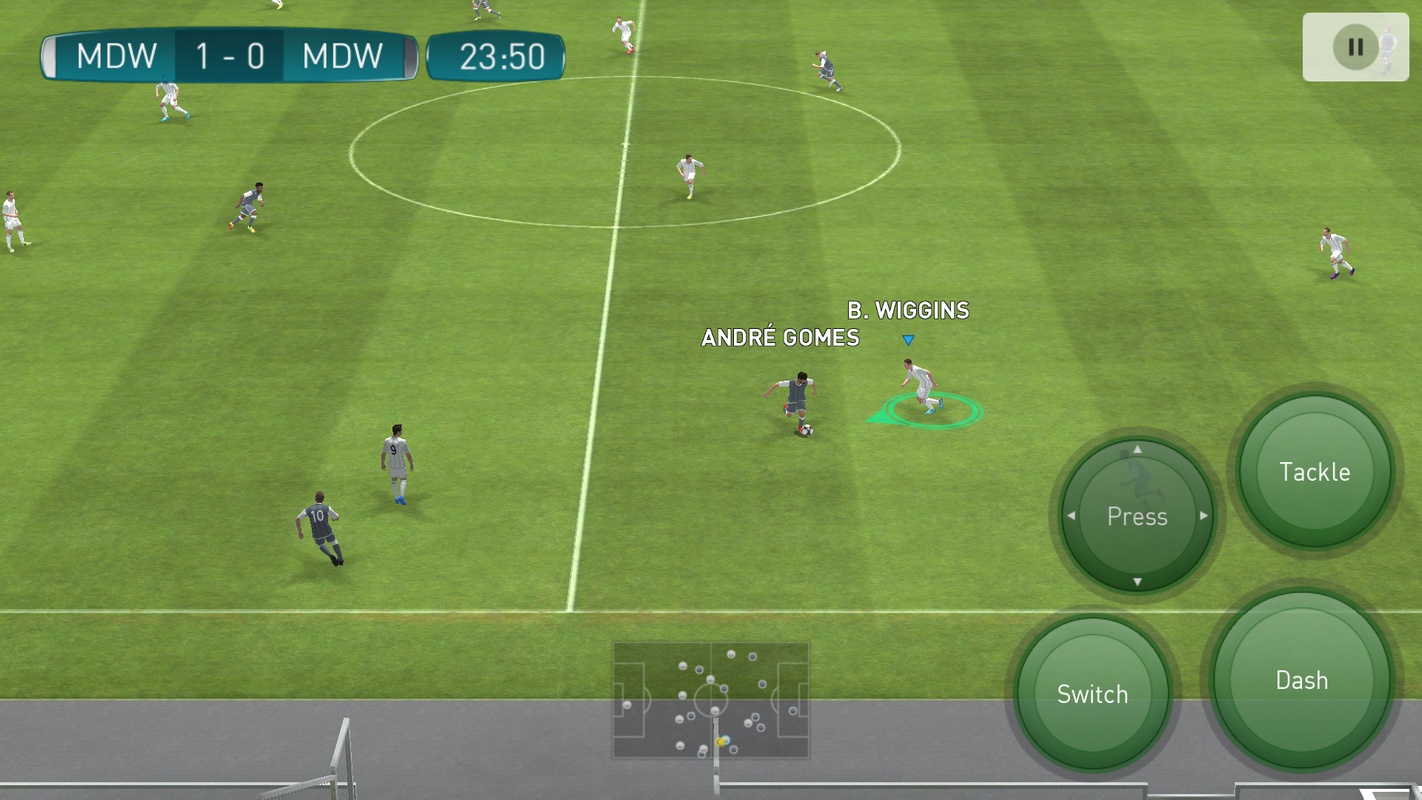The height and width of the screenshot is (800, 1422).
Task: Pause the match with the pause button
Action: pyautogui.click(x=1355, y=47)
